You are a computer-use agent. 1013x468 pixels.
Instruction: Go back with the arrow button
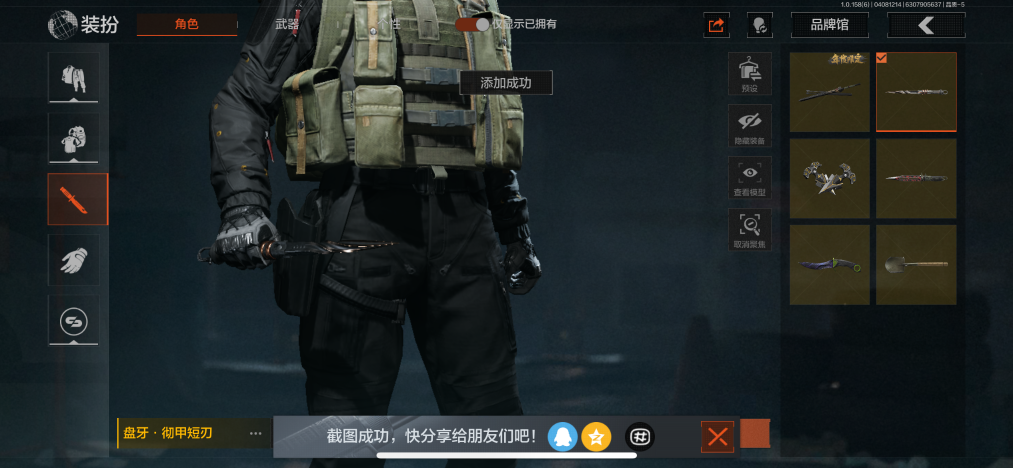tap(925, 25)
